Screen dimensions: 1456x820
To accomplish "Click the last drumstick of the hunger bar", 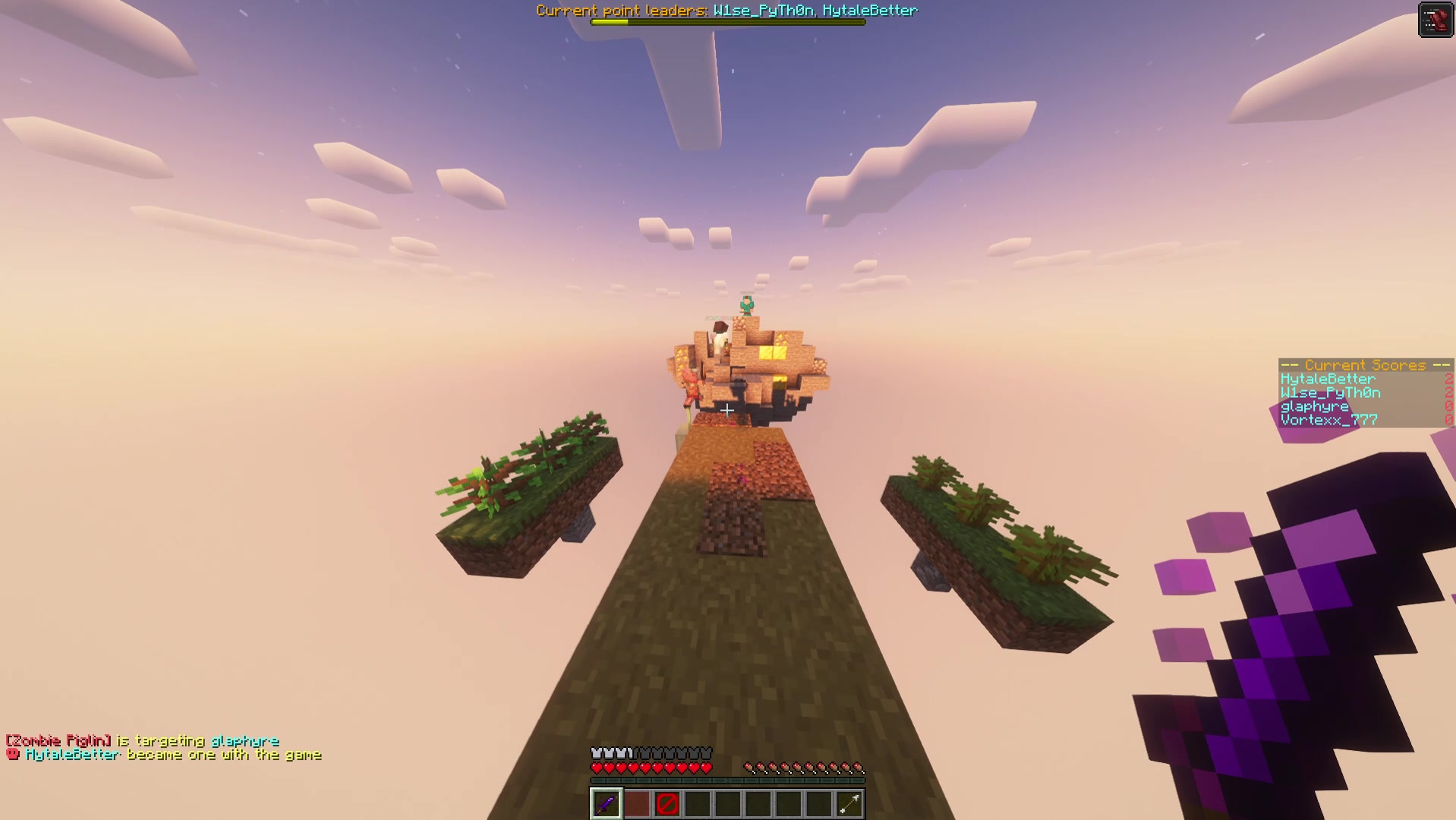I will [859, 766].
